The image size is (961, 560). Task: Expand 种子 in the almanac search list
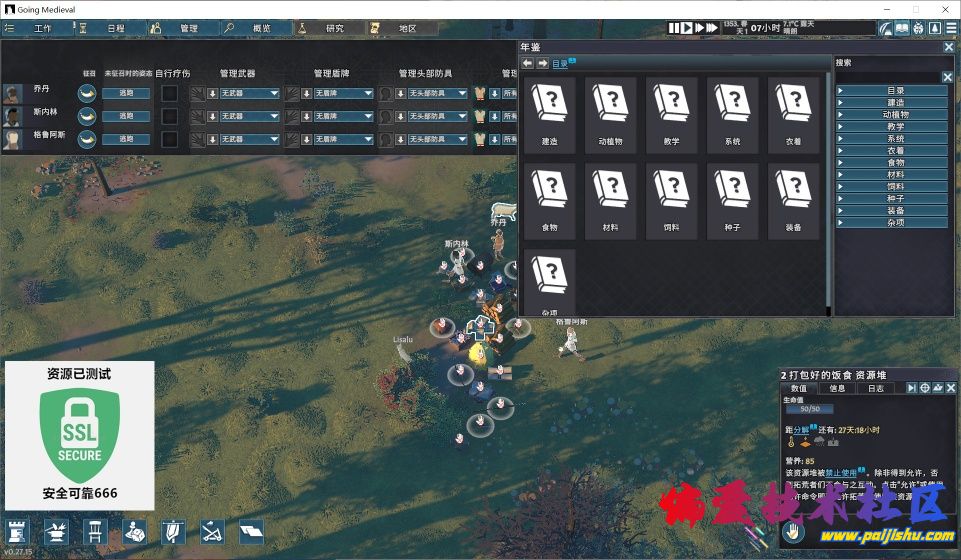pos(893,199)
